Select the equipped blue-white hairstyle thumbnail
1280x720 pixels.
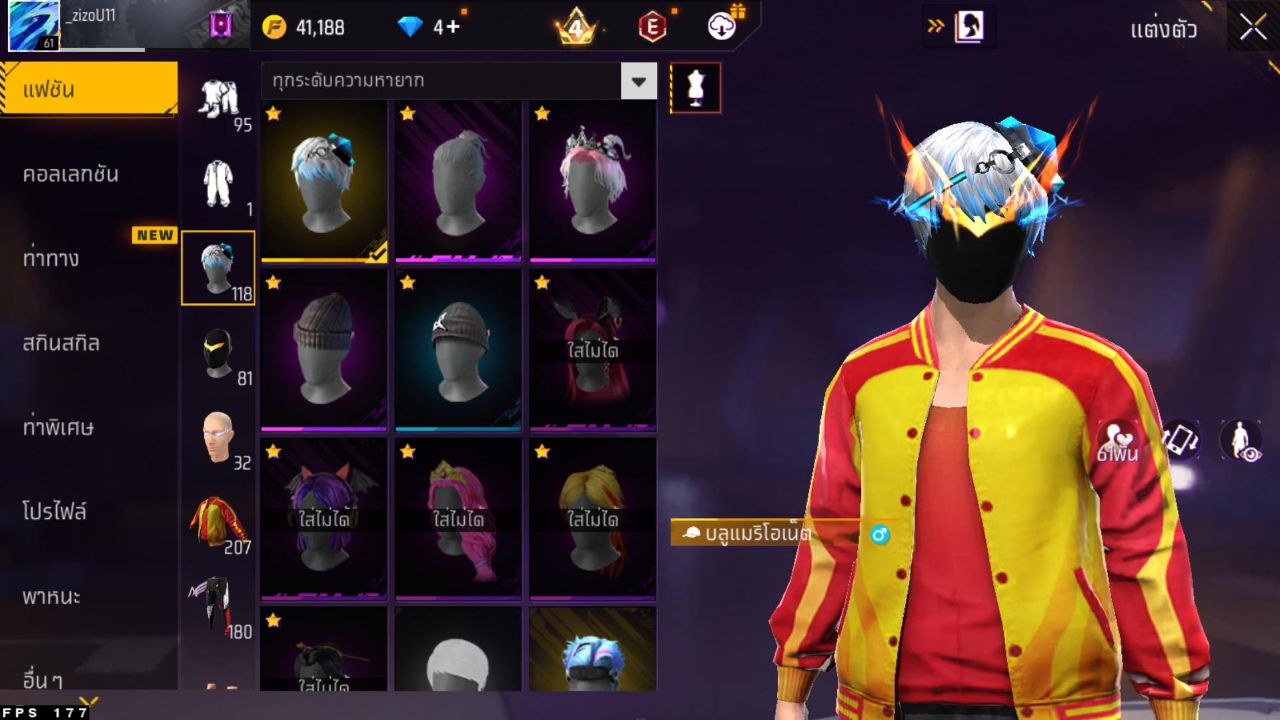[x=322, y=182]
